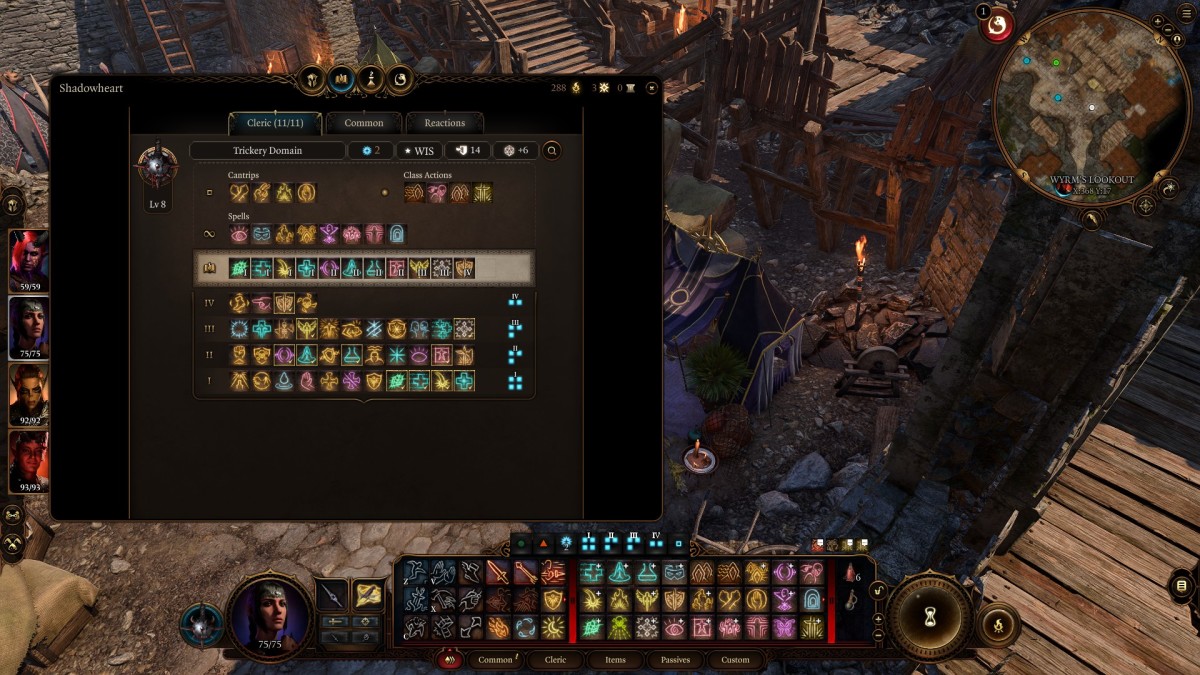
Task: Select the bottom party member portrait
Action: pos(28,458)
